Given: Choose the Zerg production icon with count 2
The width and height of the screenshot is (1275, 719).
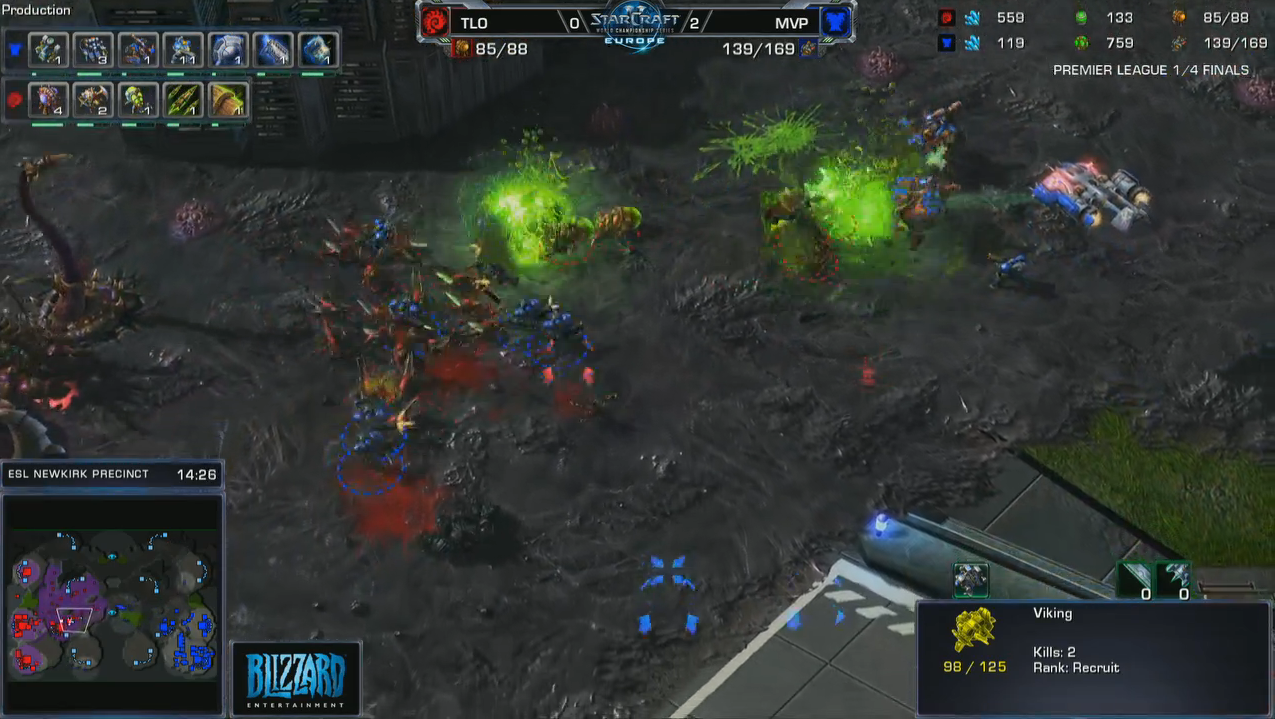Looking at the screenshot, I should [93, 100].
